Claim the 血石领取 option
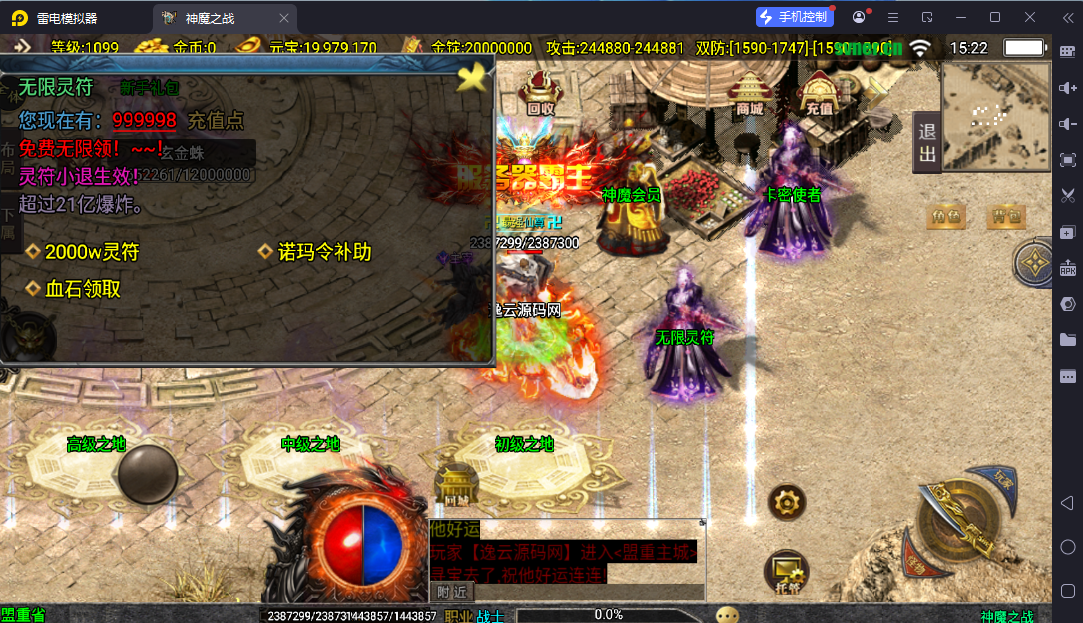 tap(82, 289)
